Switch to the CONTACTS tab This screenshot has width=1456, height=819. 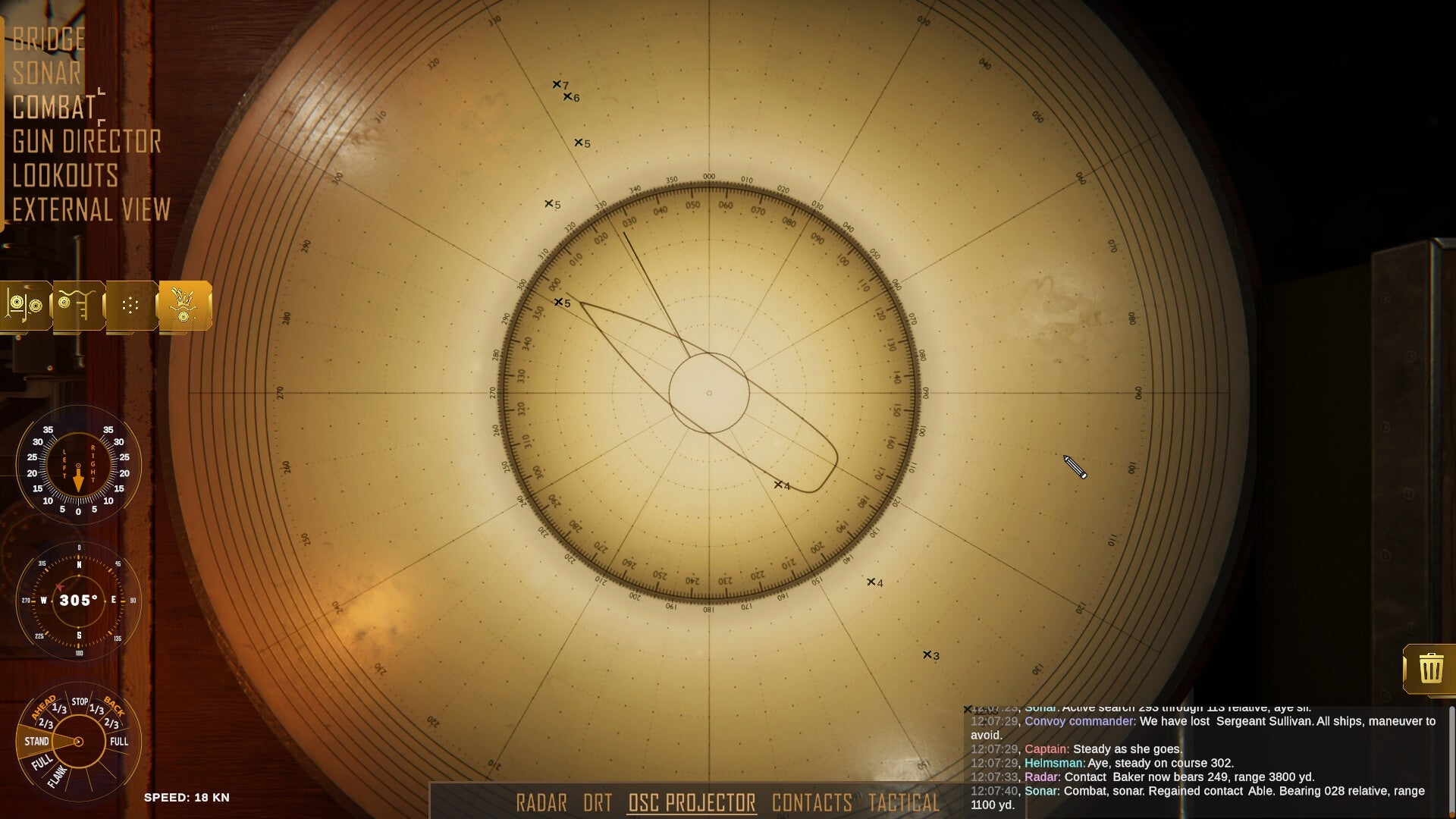coord(813,802)
